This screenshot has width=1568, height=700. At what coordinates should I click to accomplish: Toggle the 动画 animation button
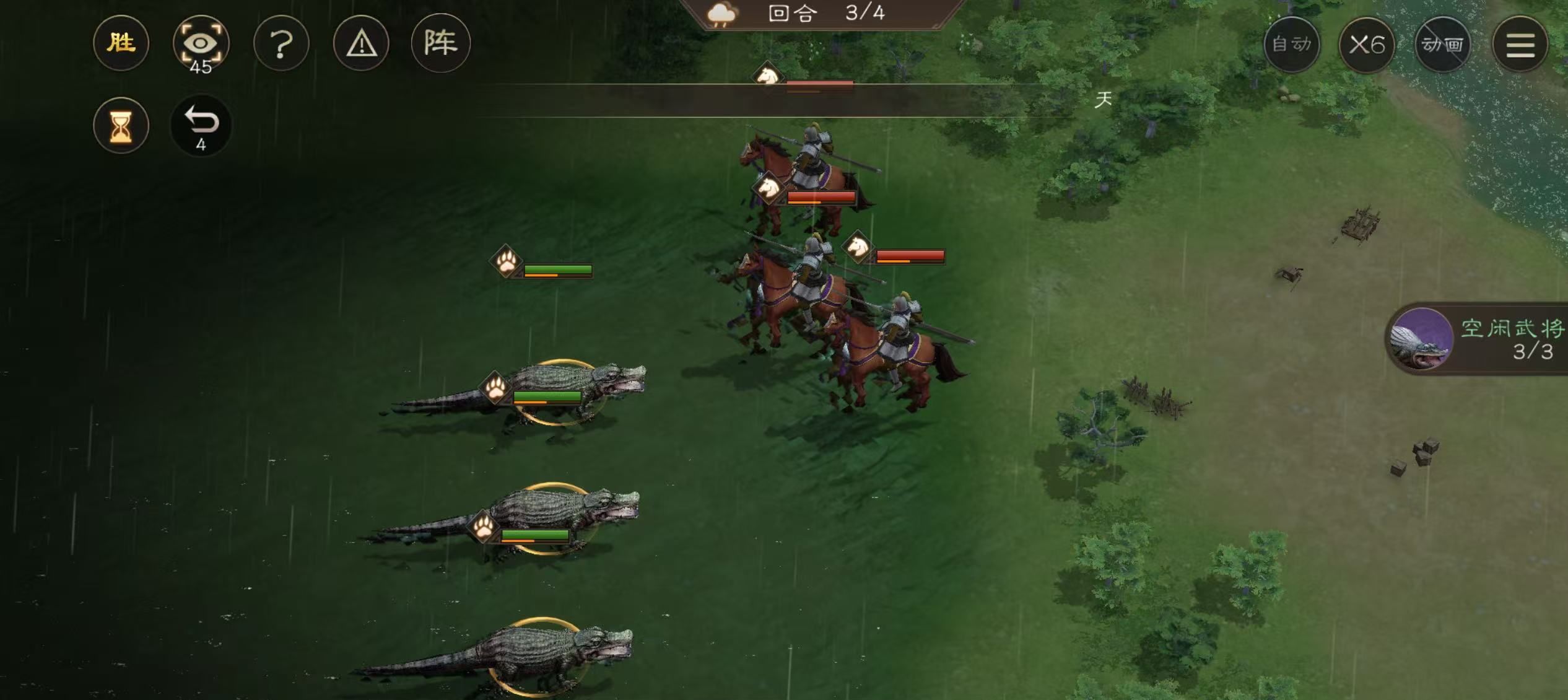coord(1442,45)
